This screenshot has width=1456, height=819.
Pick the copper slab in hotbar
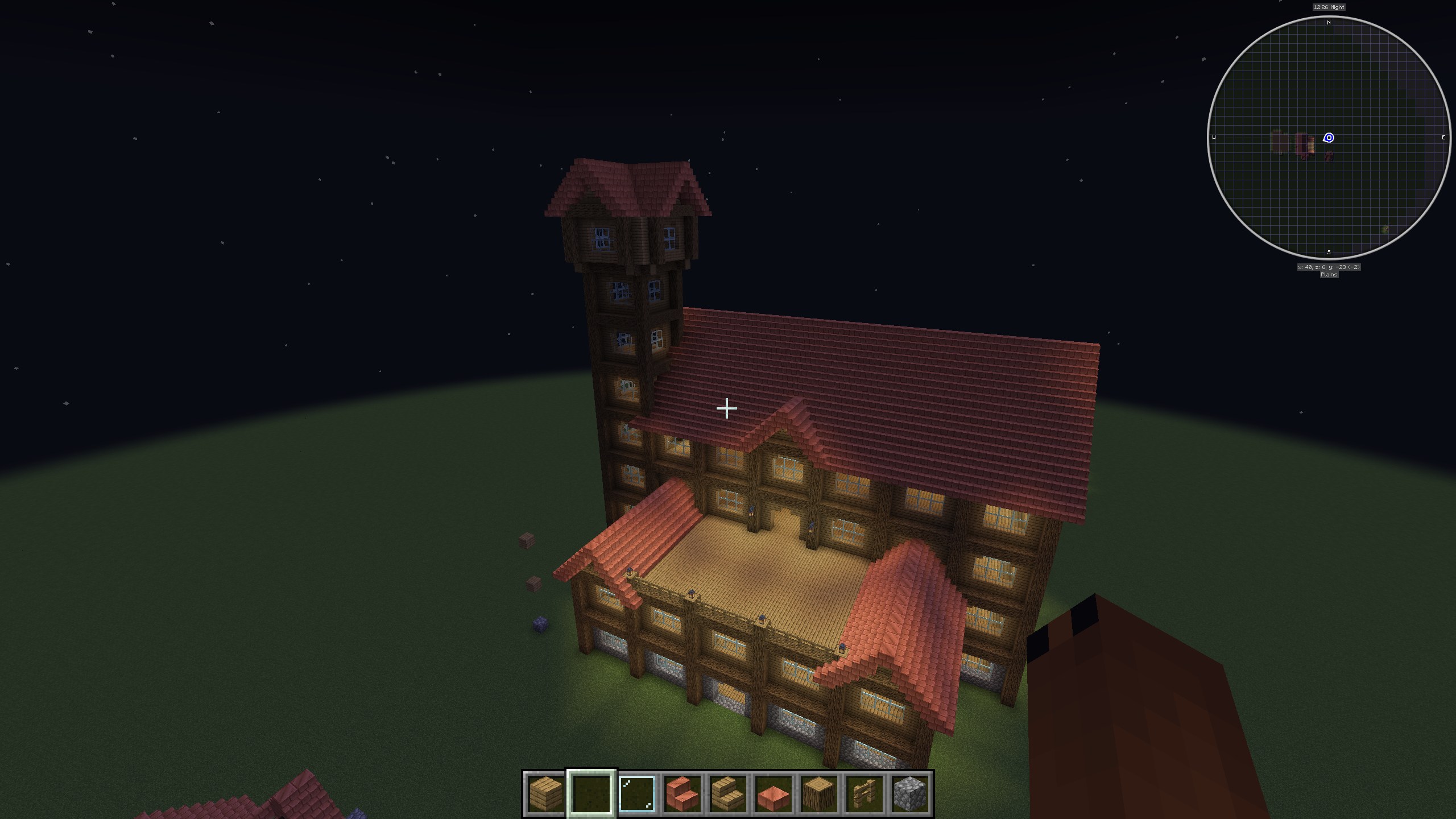773,793
